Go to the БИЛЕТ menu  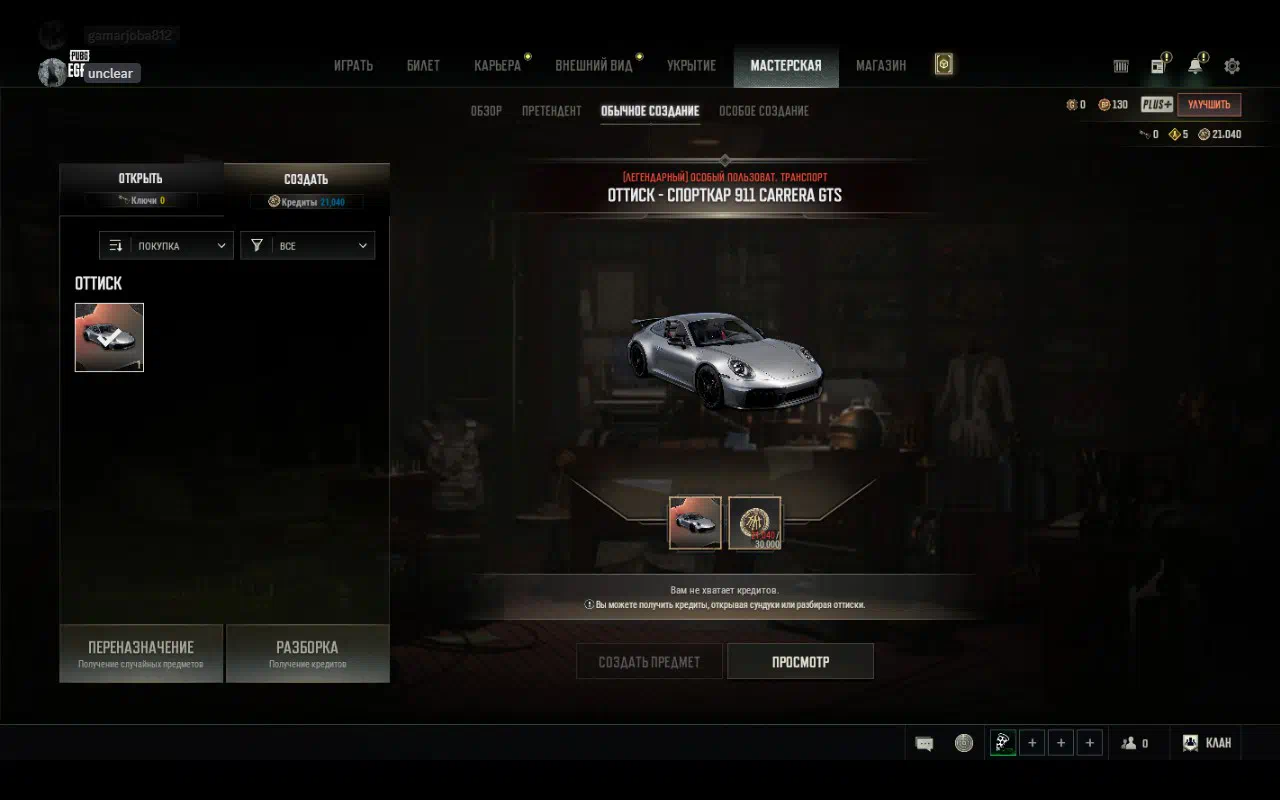tap(423, 66)
